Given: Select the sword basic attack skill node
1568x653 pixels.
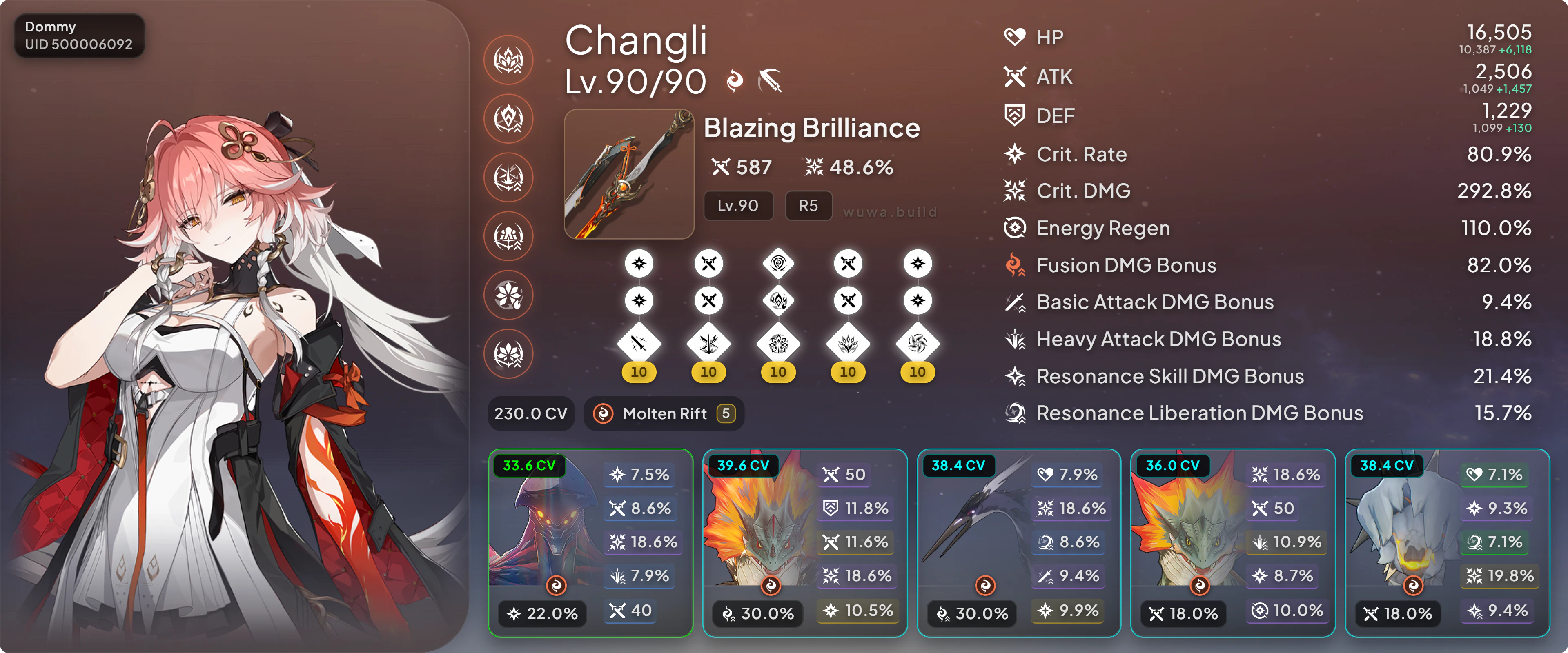Looking at the screenshot, I should tap(639, 344).
